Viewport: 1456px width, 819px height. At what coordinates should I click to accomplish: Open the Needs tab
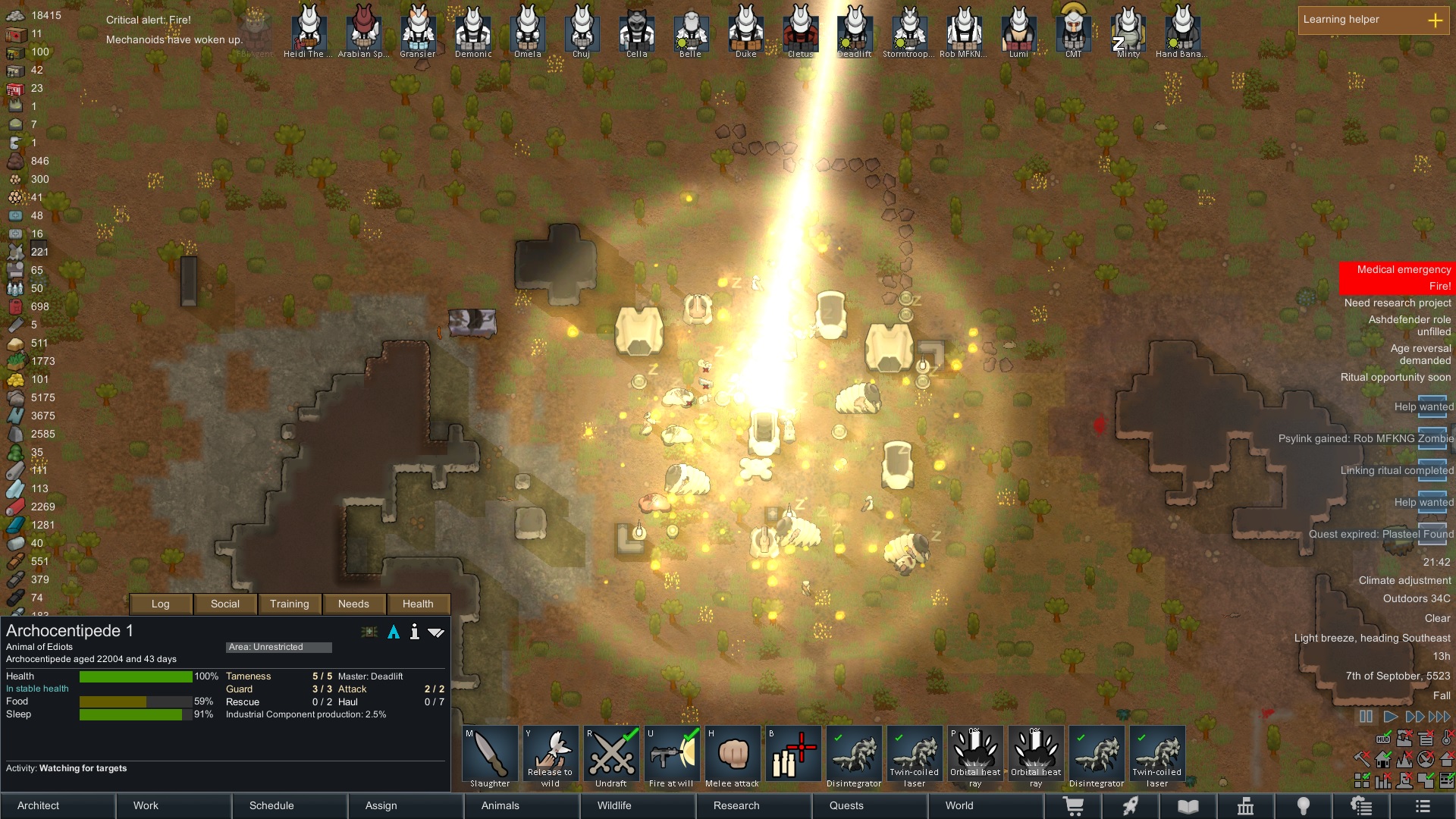pos(353,604)
